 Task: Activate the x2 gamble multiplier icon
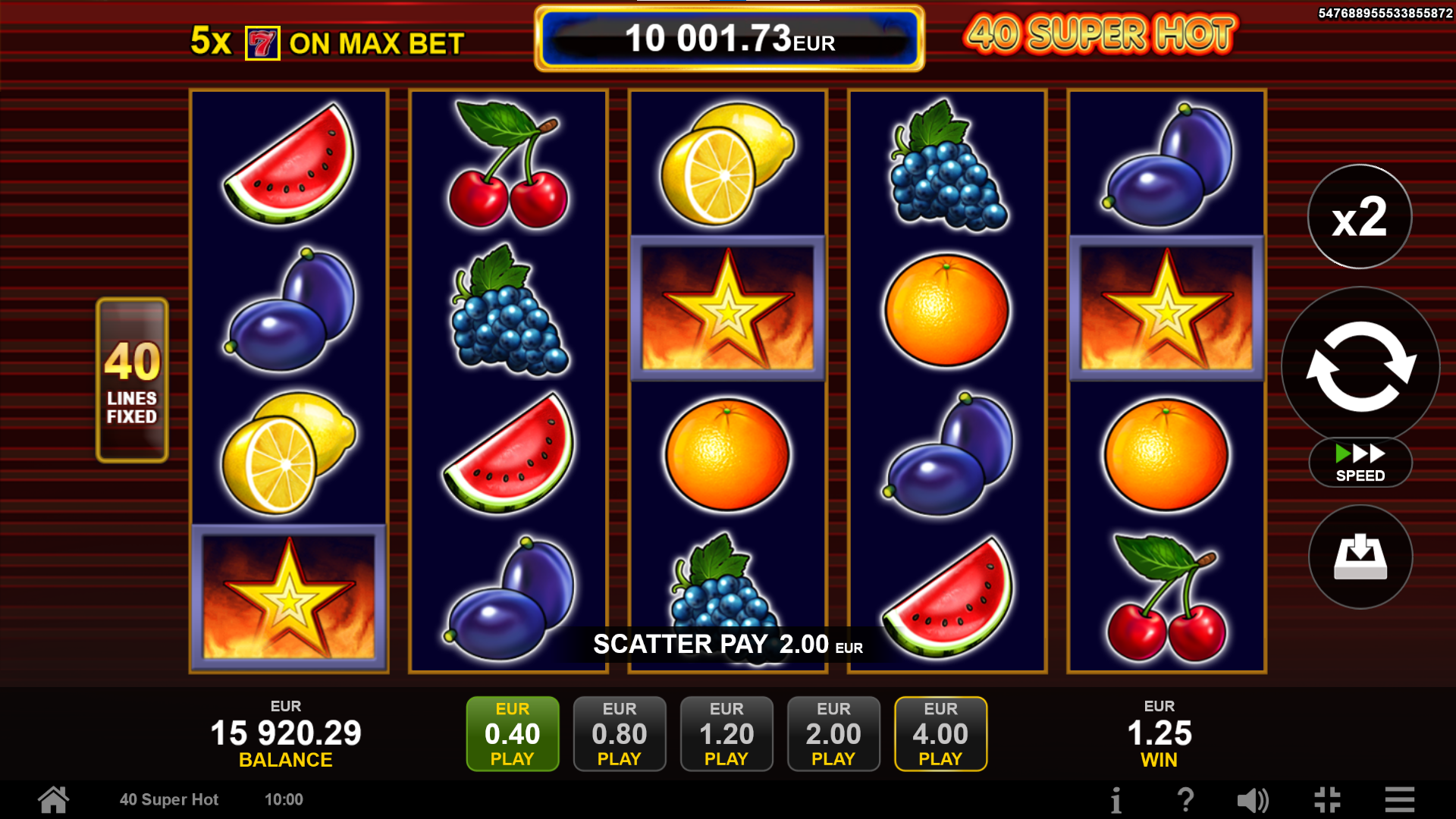tap(1359, 217)
